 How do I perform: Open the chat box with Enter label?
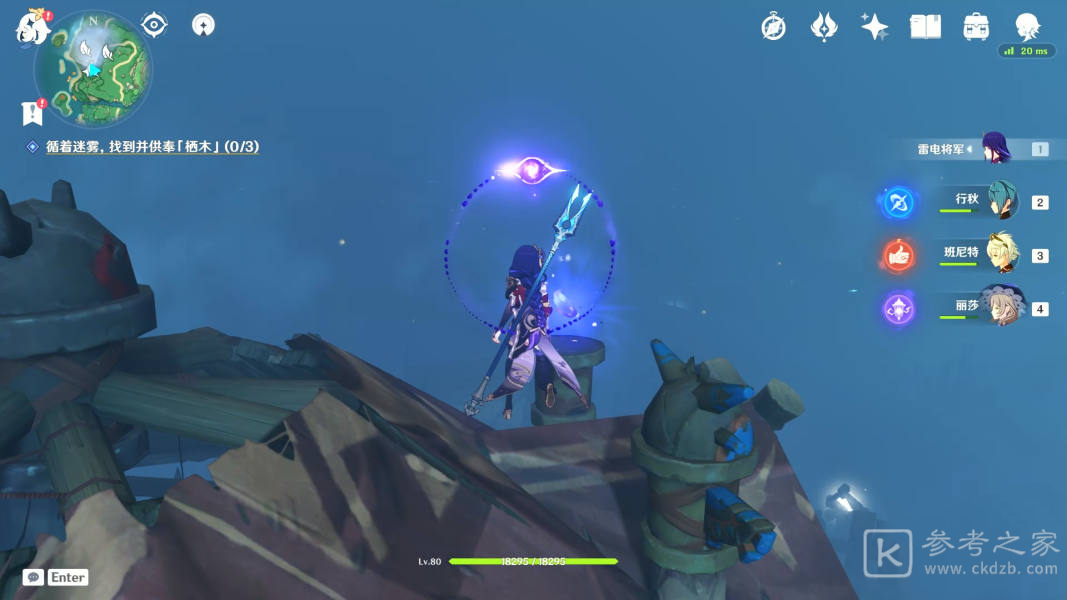pyautogui.click(x=56, y=577)
